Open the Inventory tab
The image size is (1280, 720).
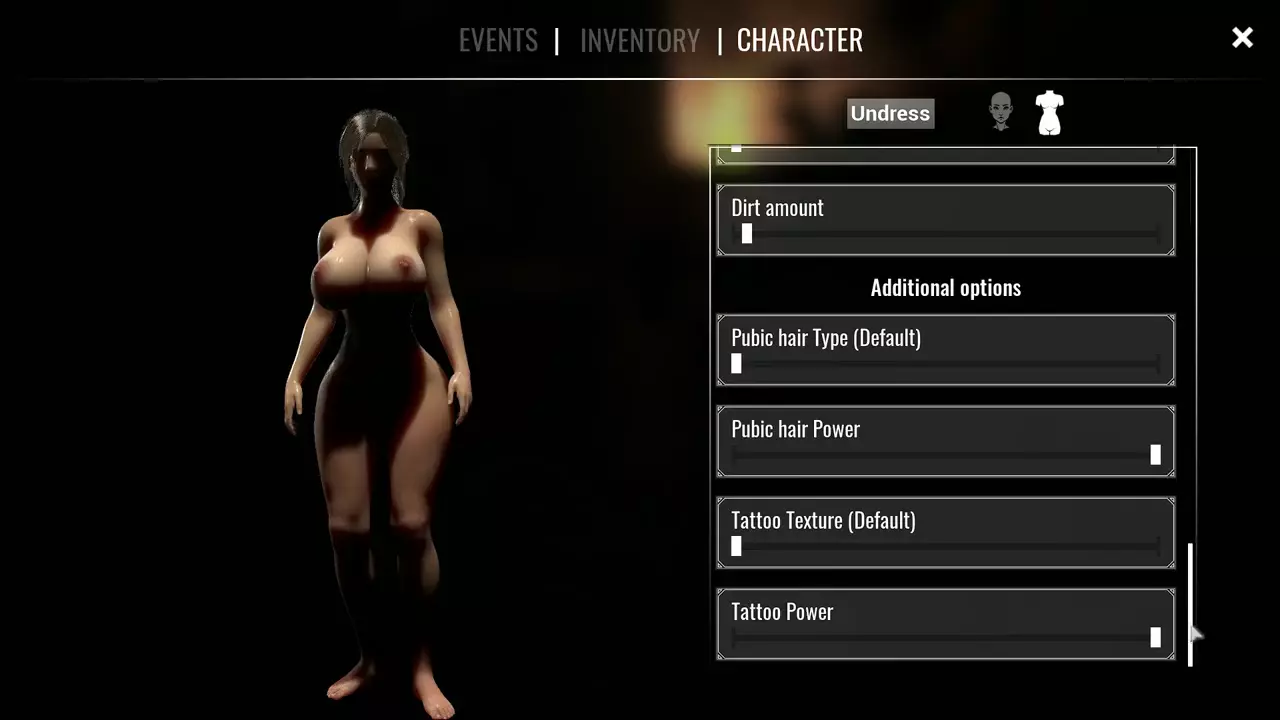point(639,40)
